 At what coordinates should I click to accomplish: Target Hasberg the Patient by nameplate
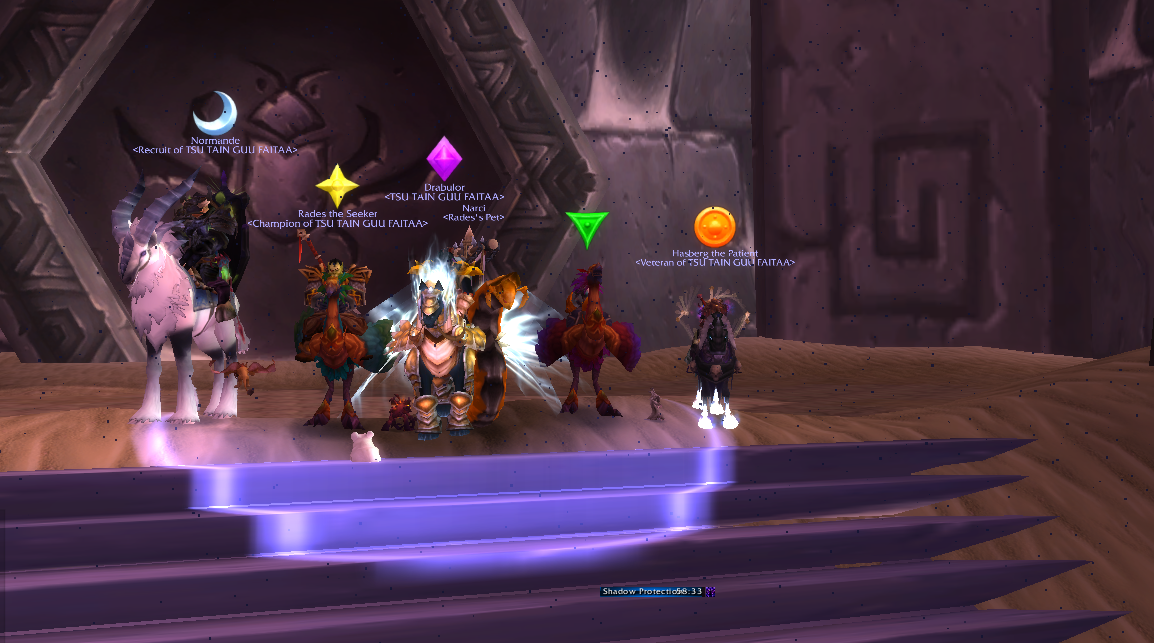click(x=714, y=254)
